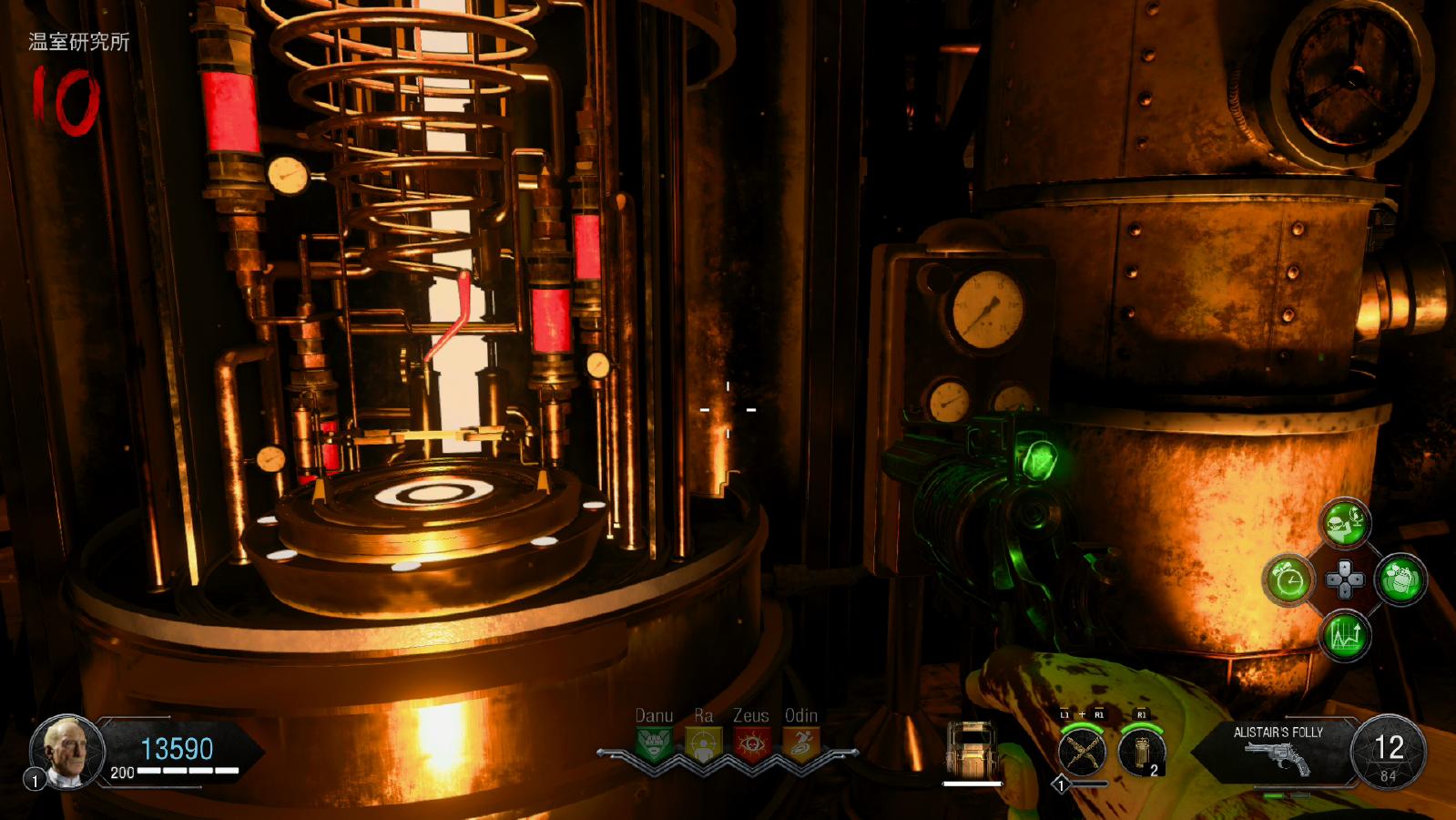The height and width of the screenshot is (820, 1456).
Task: Activate the crossed blades special weapon
Action: 1082,753
